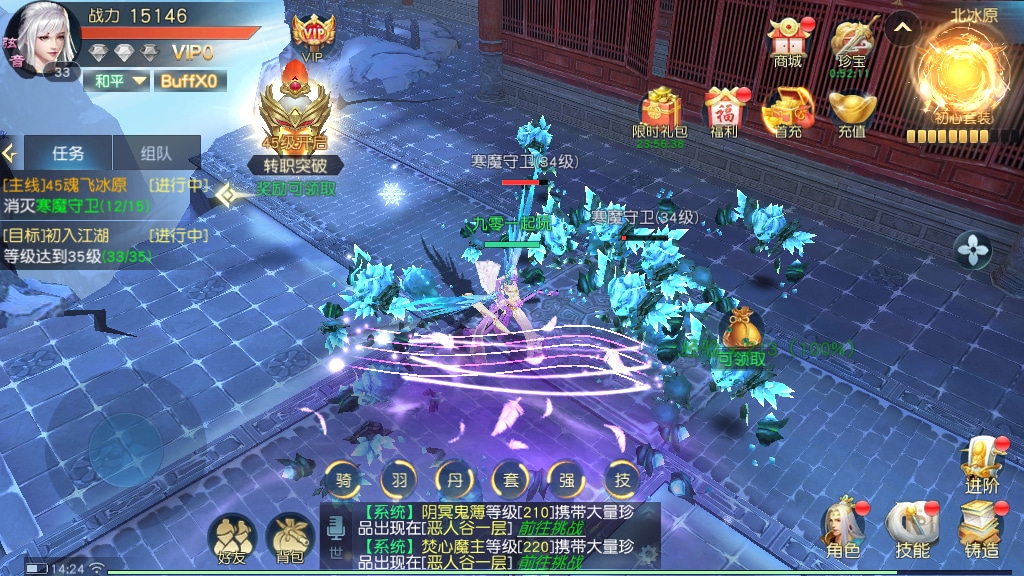Open the 商城 shop icon
The height and width of the screenshot is (576, 1024).
[788, 42]
